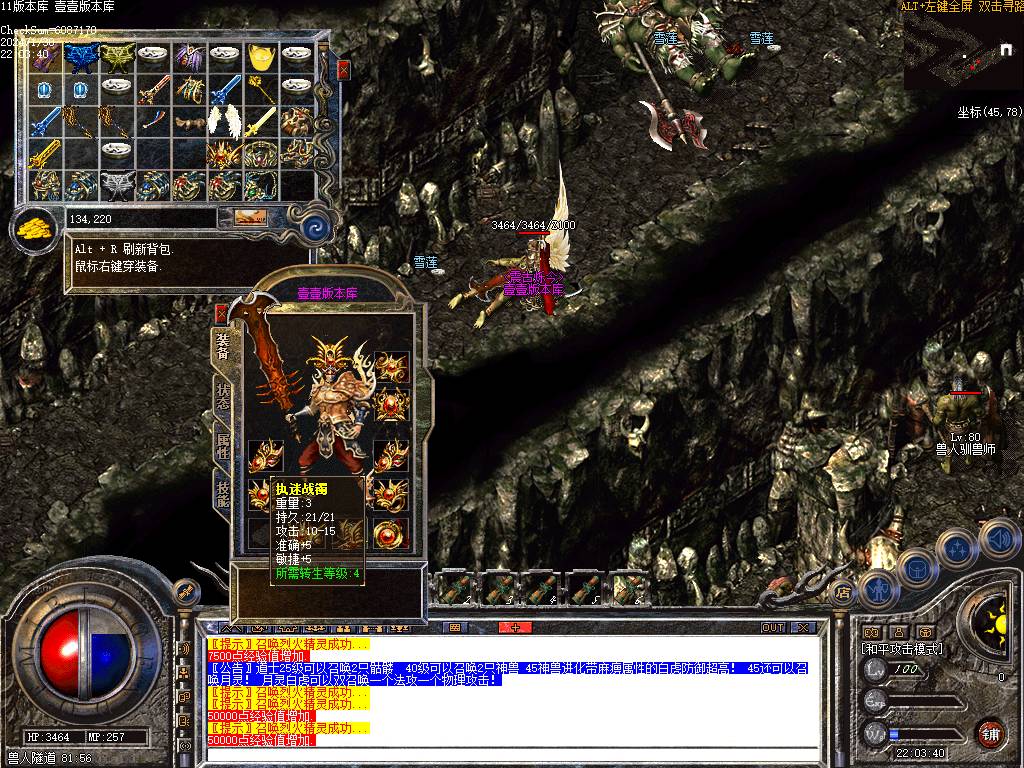The width and height of the screenshot is (1024, 768).
Task: Toggle the sound speaker button
Action: [x=1000, y=540]
